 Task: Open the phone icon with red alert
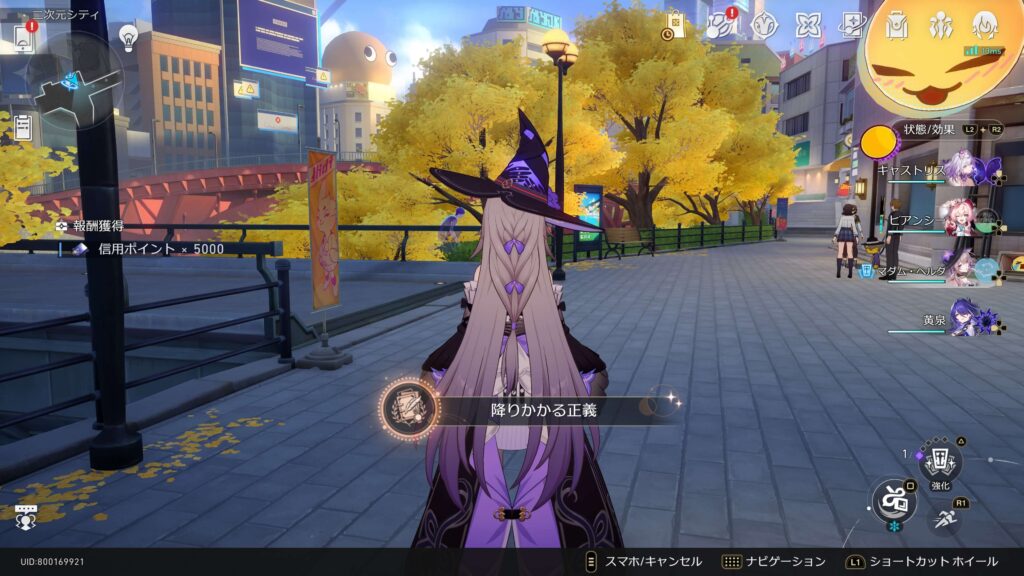coord(23,37)
